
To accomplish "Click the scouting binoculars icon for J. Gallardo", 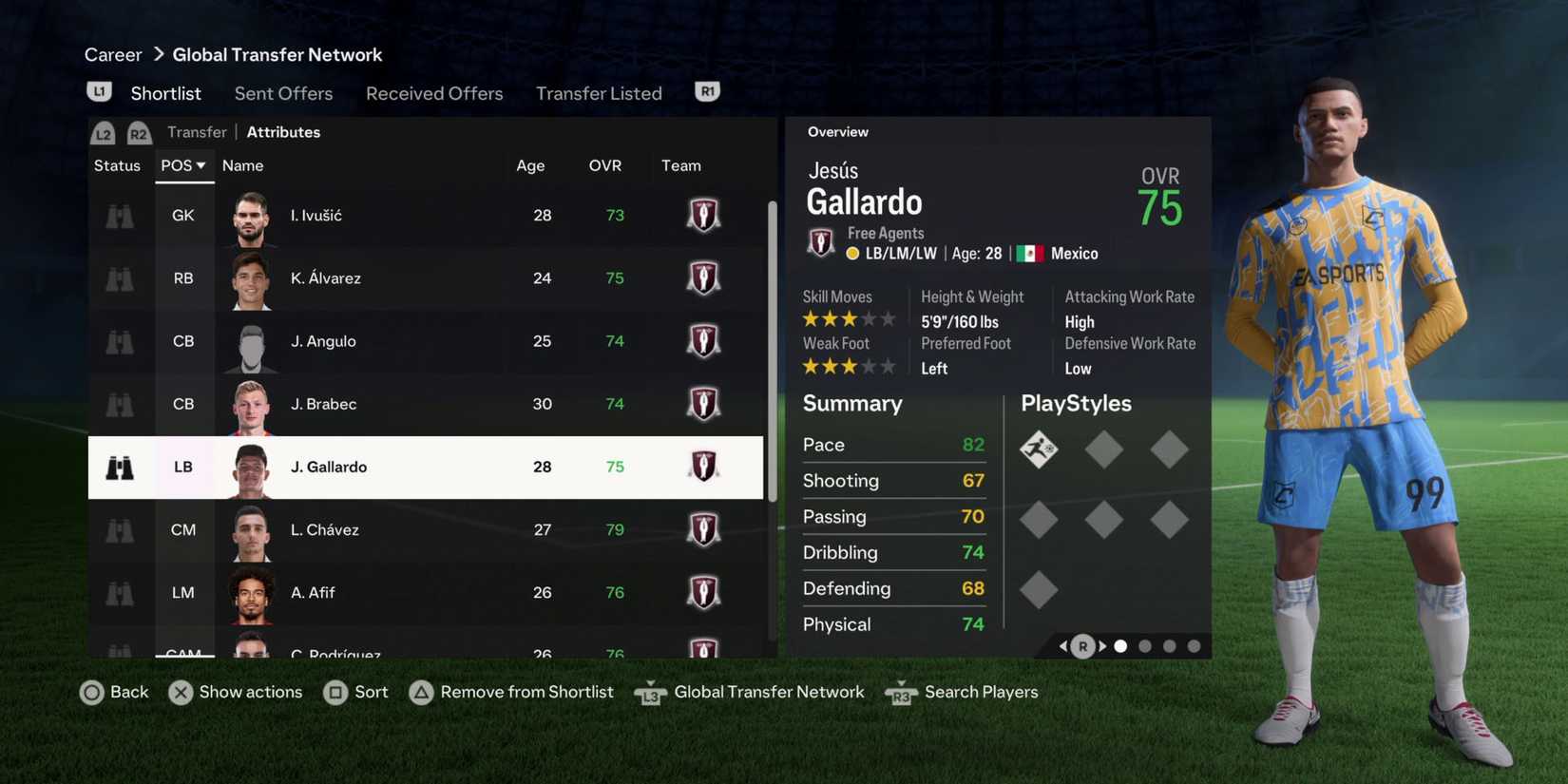I will (119, 467).
